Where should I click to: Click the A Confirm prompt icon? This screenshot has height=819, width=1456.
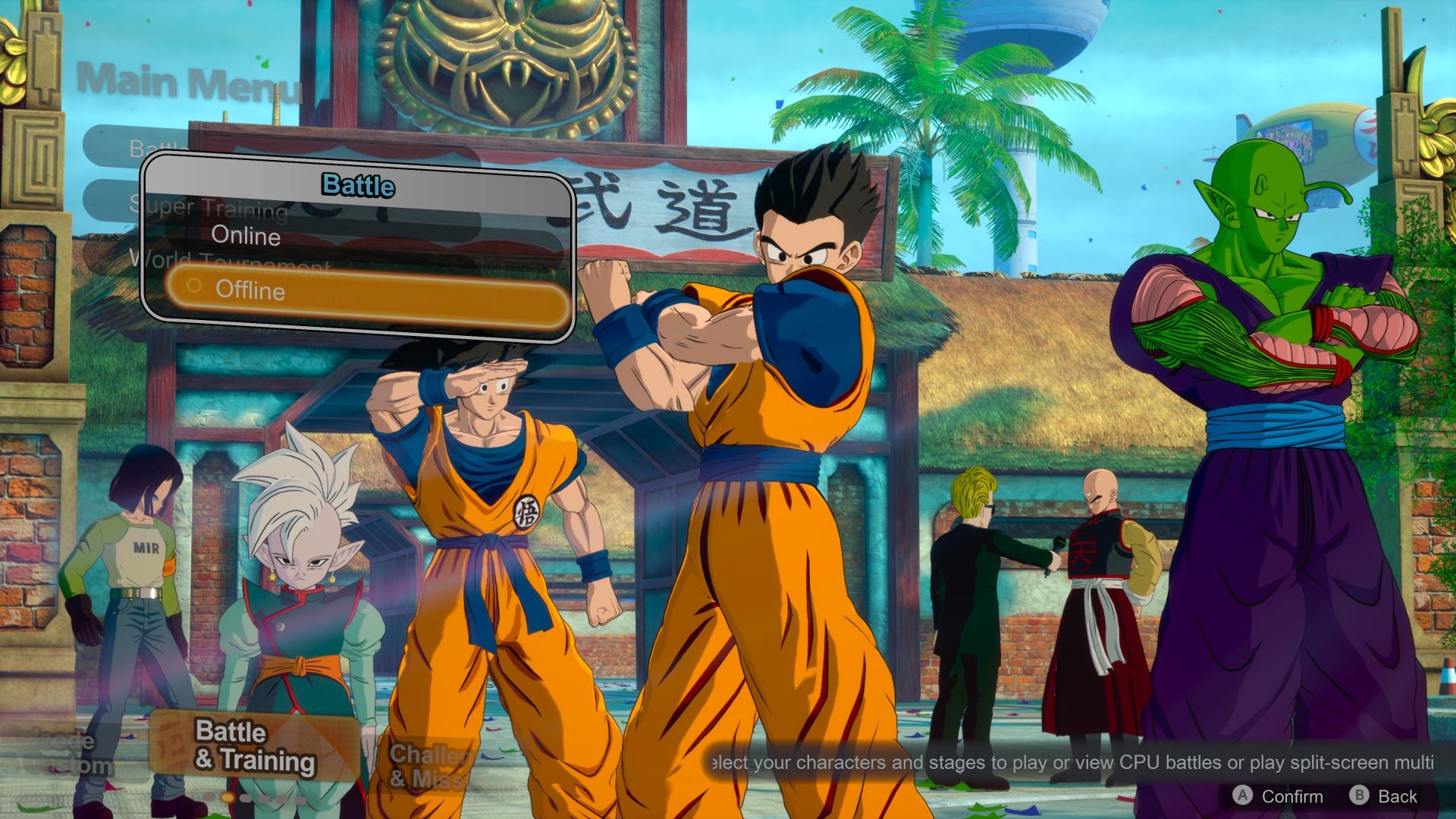click(x=1242, y=795)
